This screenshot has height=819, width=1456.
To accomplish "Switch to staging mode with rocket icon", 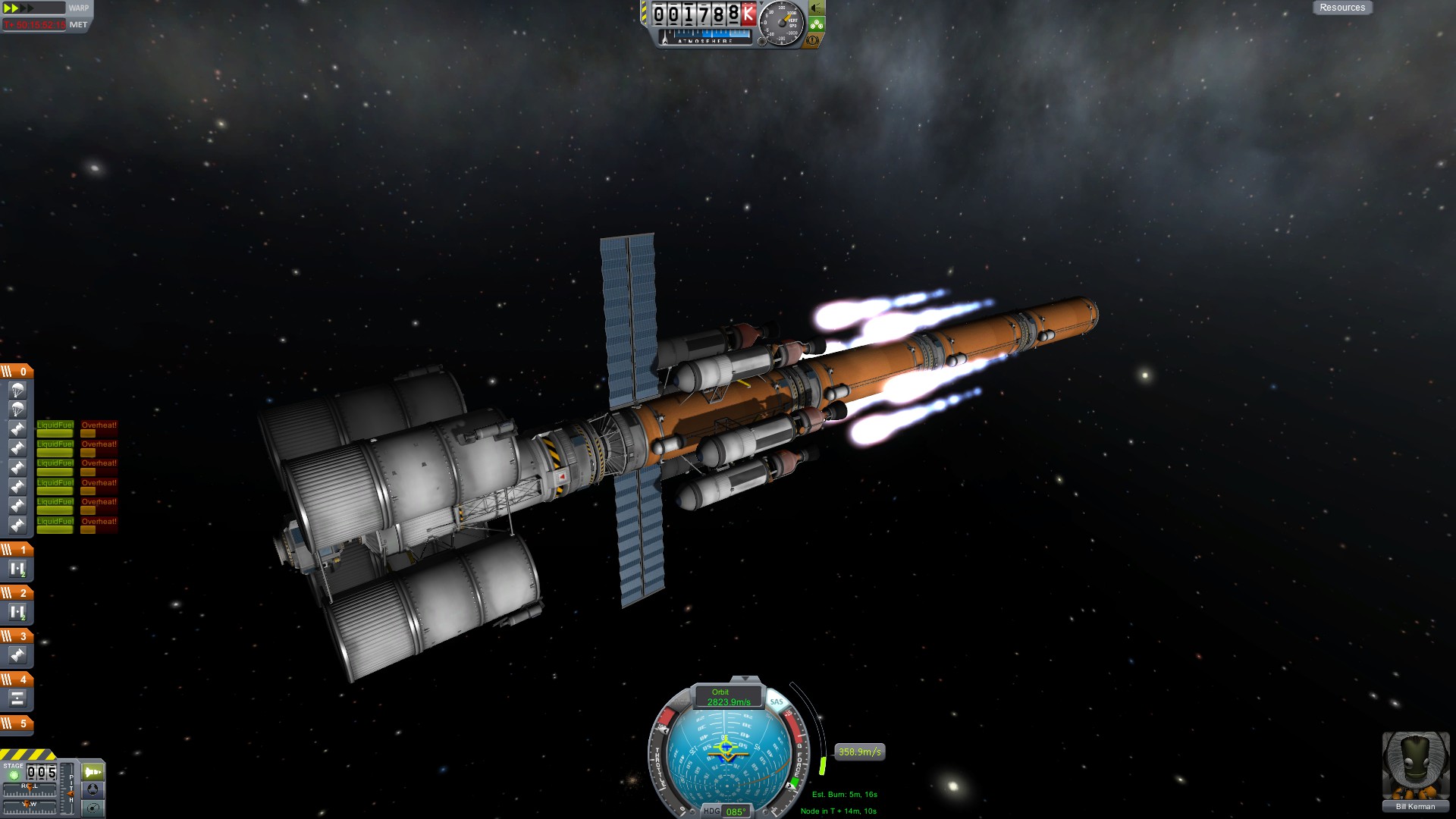I will pos(93,772).
